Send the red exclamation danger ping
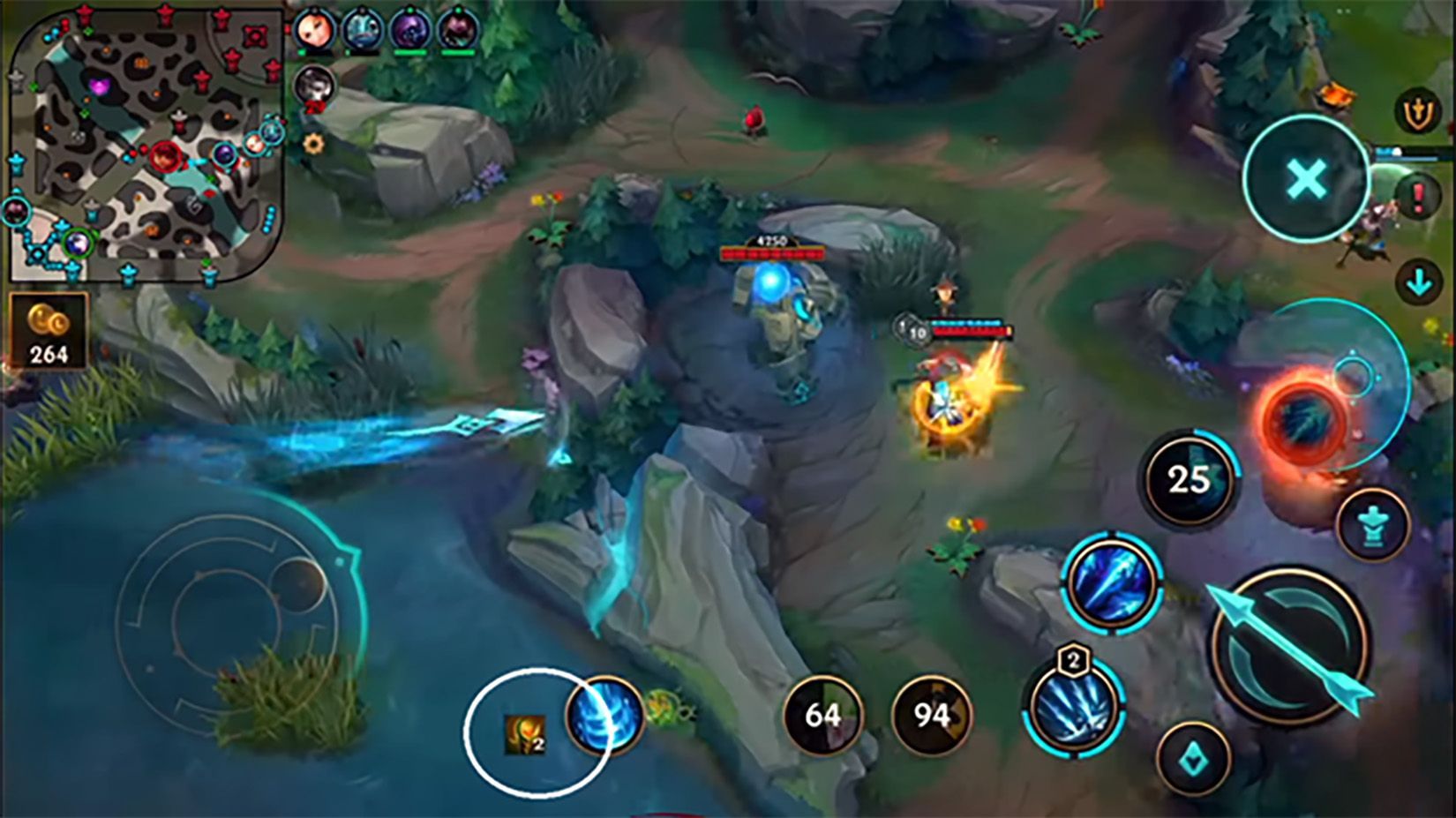This screenshot has width=1456, height=818. click(1418, 195)
